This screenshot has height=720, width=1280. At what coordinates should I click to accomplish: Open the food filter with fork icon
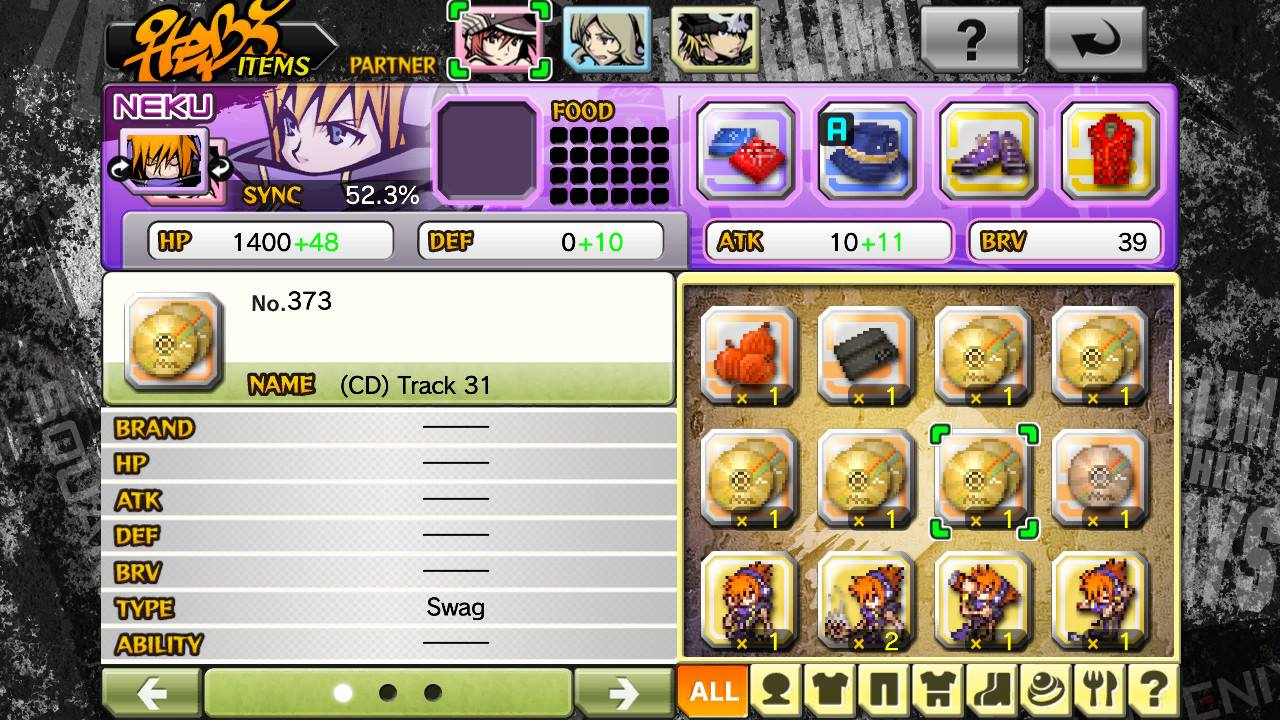[x=1102, y=690]
